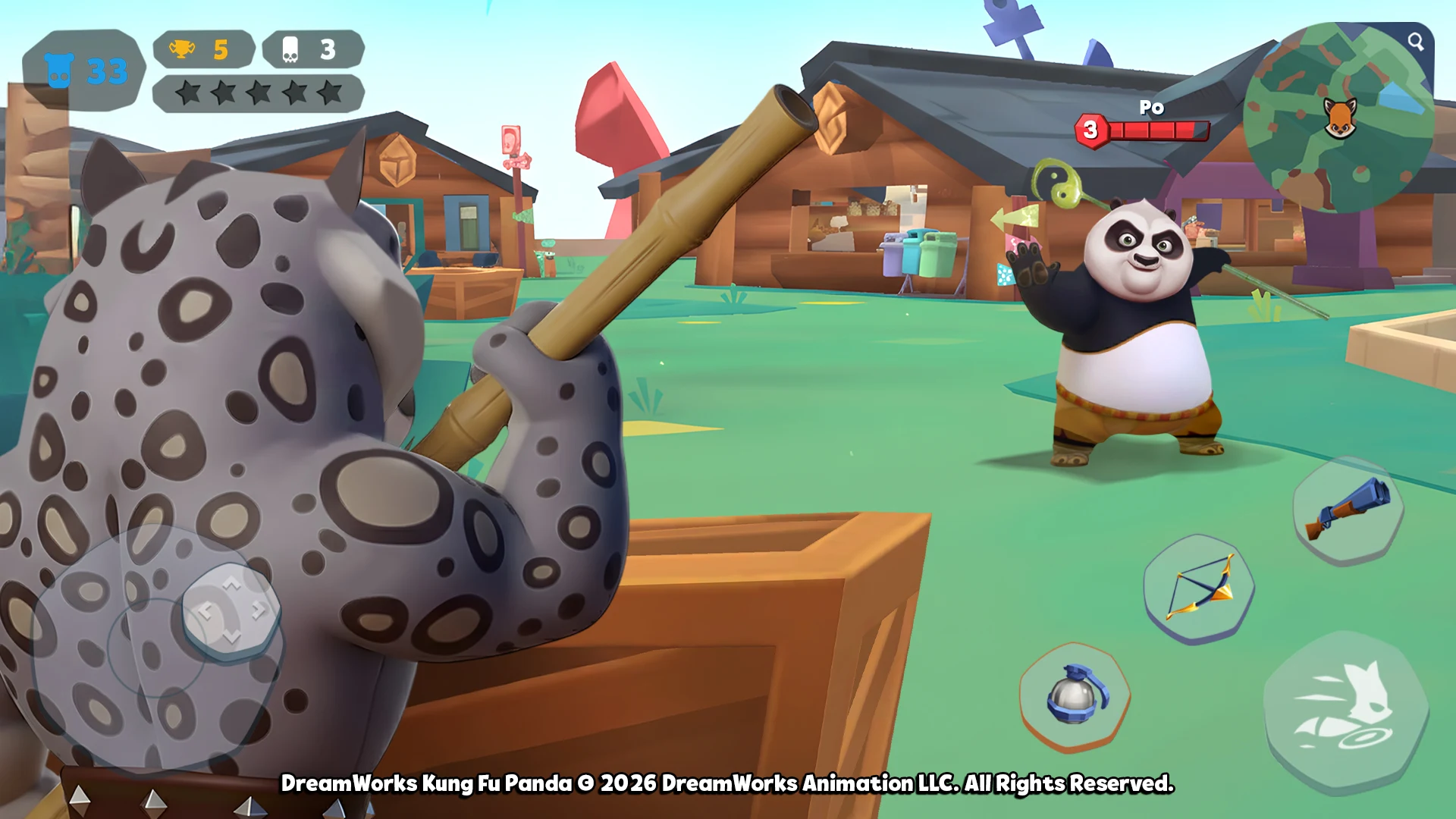The width and height of the screenshot is (1456, 819).
Task: Select the grenade throwable icon
Action: 1075,697
